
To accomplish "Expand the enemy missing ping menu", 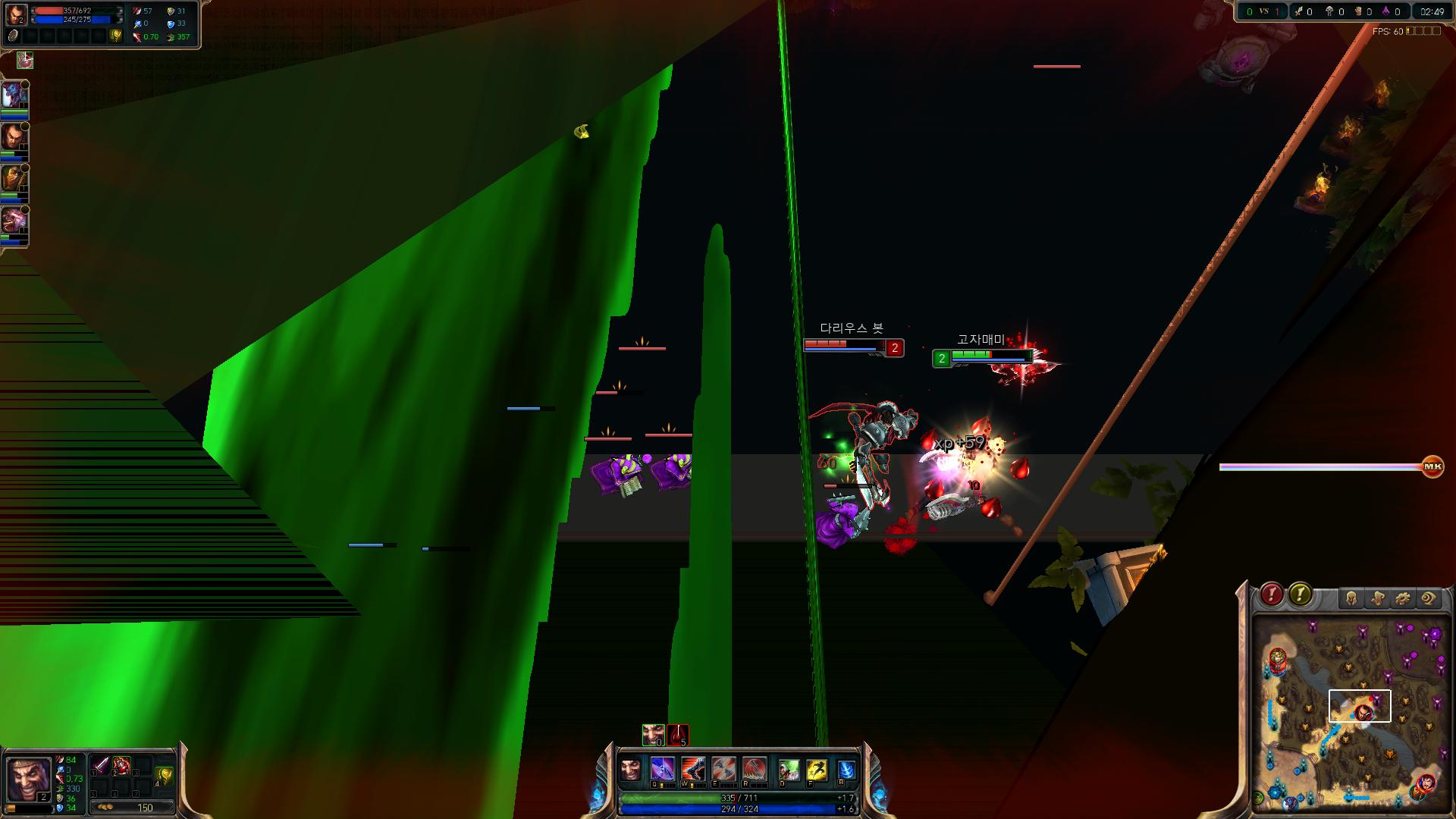I will (1300, 595).
